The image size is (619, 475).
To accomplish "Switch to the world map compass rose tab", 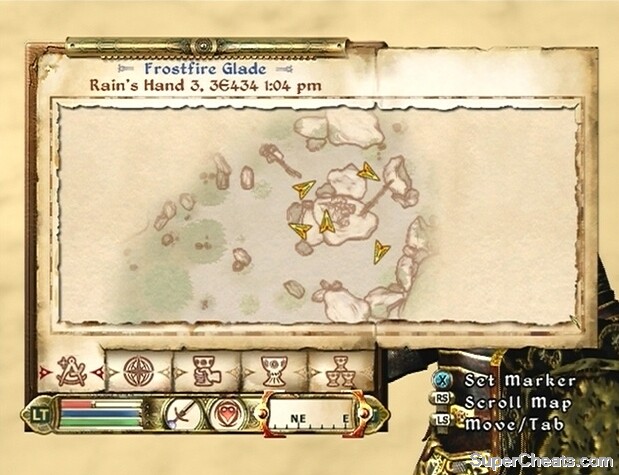I will pyautogui.click(x=137, y=372).
